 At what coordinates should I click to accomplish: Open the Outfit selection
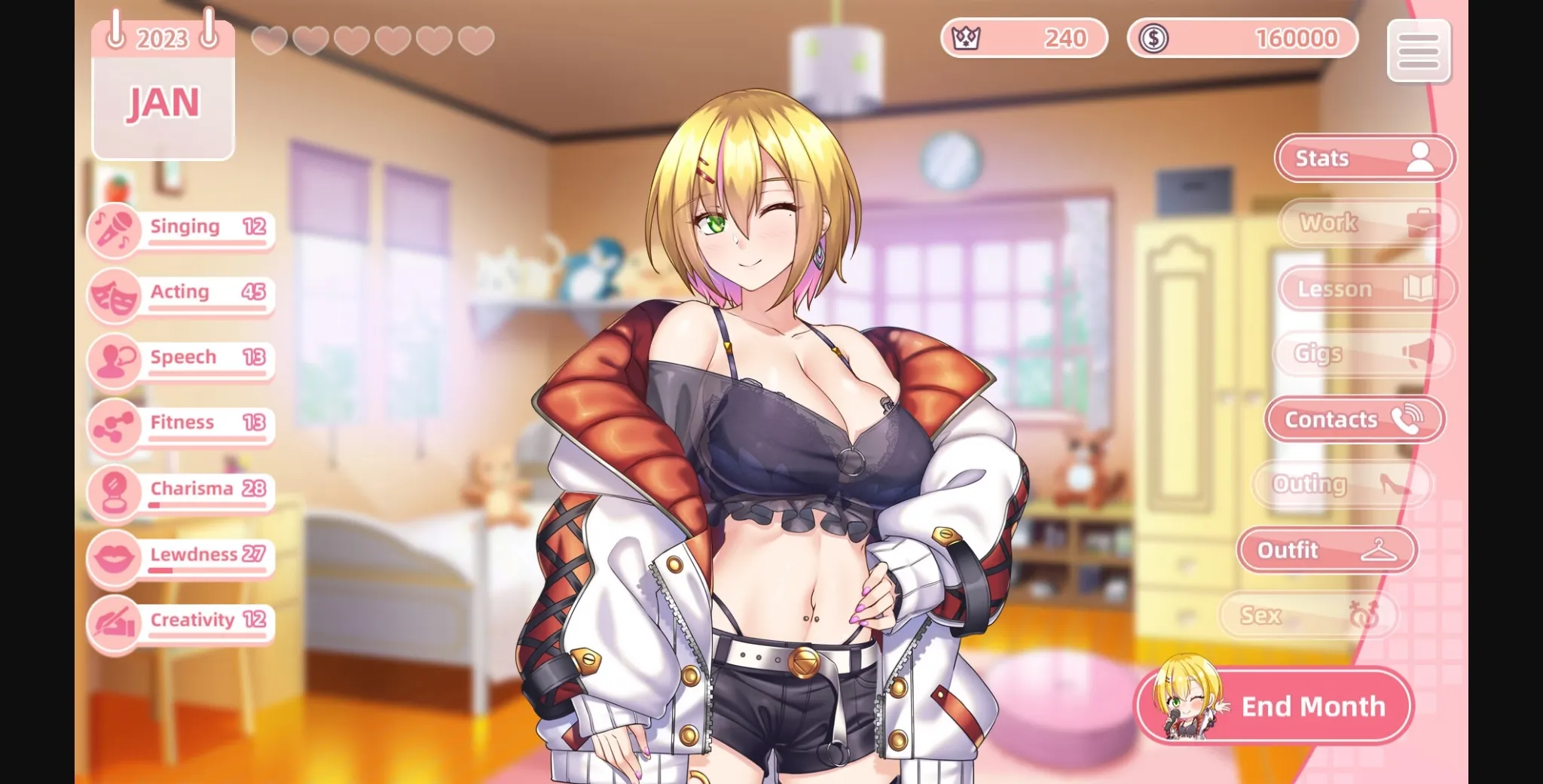click(x=1327, y=550)
